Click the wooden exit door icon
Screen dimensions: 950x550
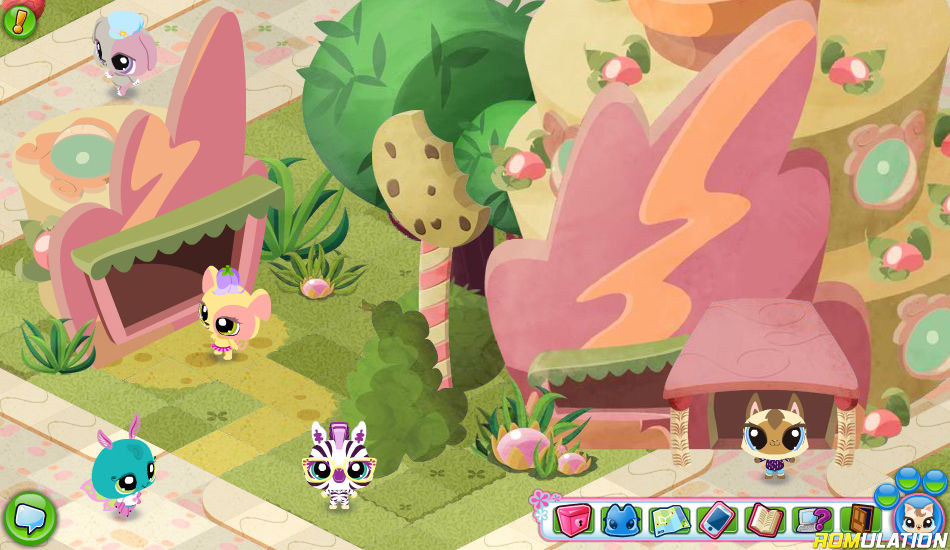[859, 519]
